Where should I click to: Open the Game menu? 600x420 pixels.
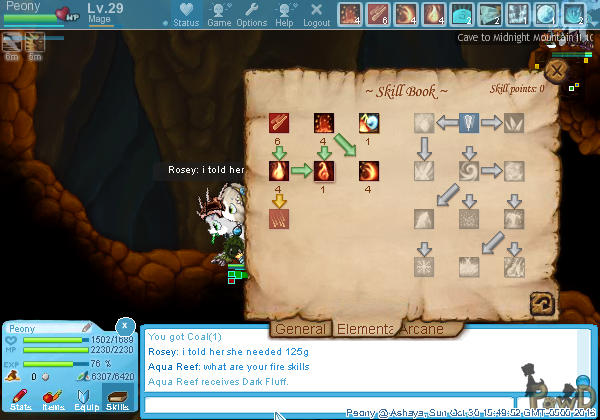(x=219, y=15)
